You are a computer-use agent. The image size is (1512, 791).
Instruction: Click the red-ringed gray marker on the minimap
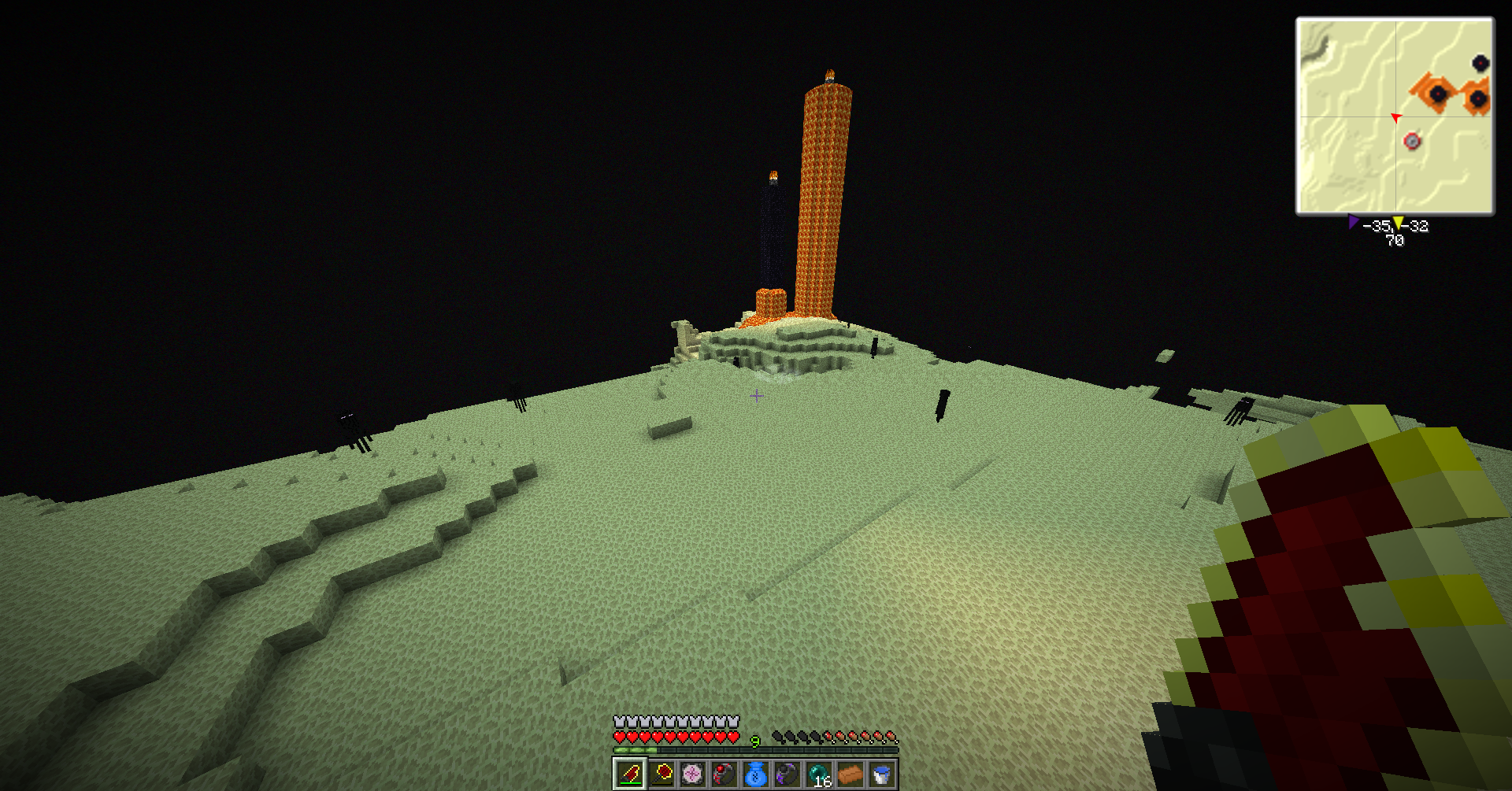point(1412,142)
